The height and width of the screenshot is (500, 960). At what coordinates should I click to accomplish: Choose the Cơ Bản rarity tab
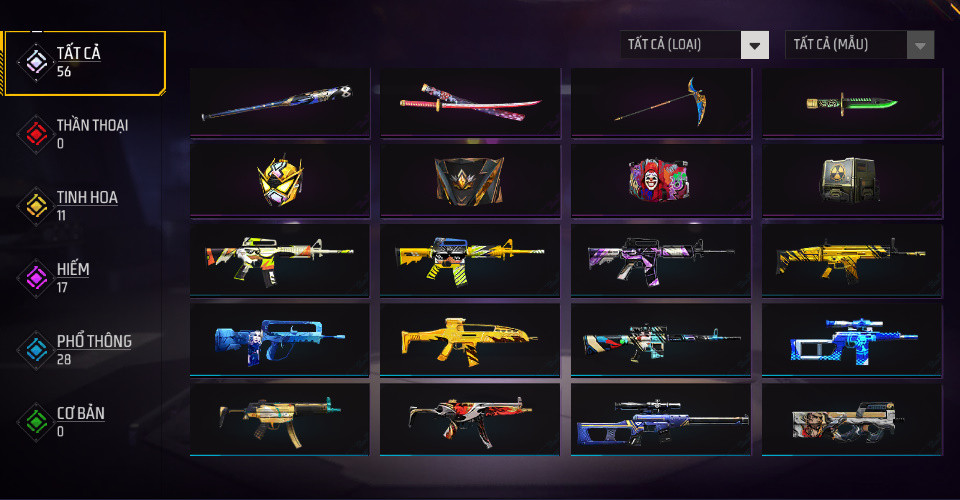tap(84, 421)
